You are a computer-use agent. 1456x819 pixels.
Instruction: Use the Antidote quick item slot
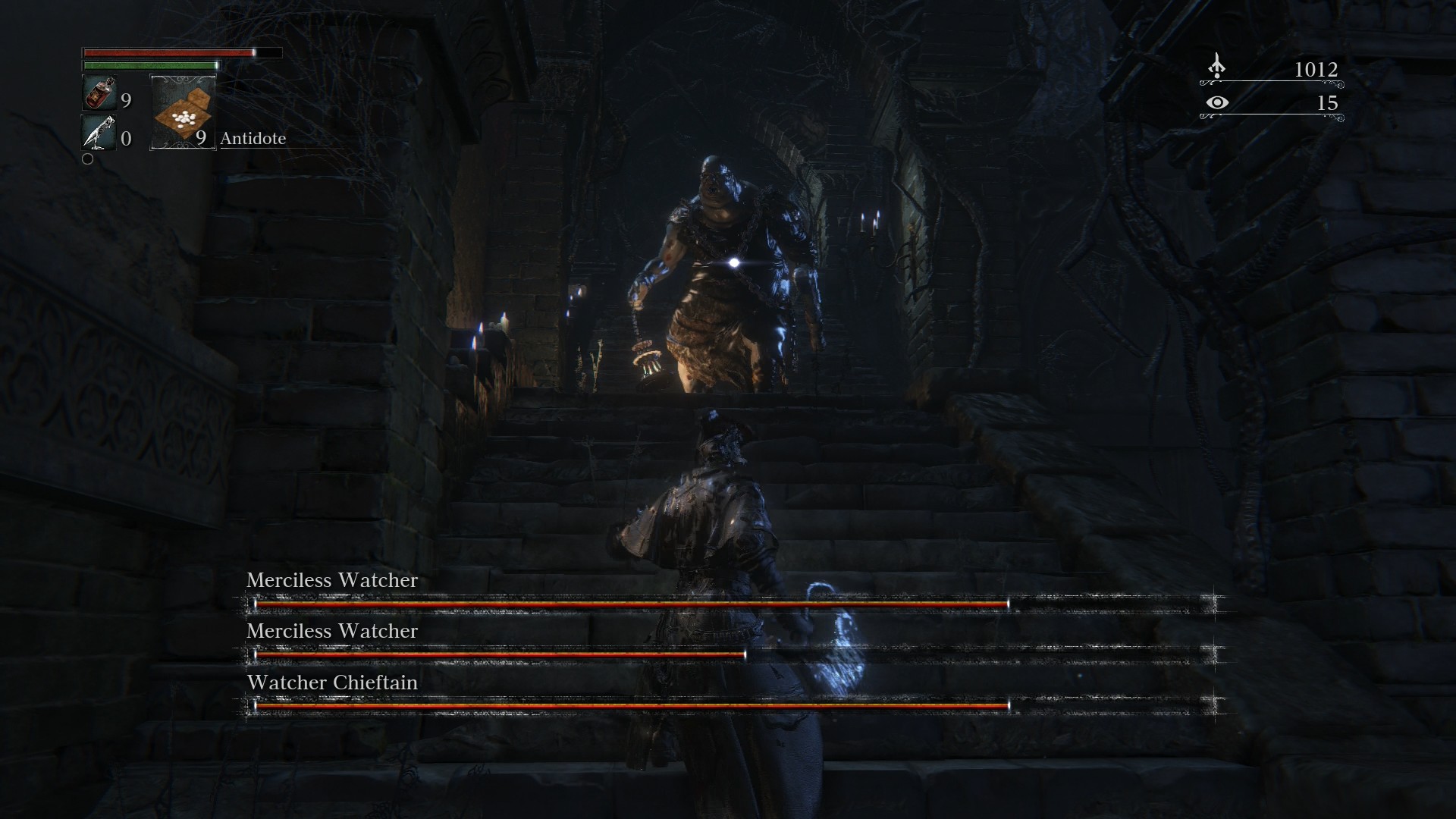184,112
